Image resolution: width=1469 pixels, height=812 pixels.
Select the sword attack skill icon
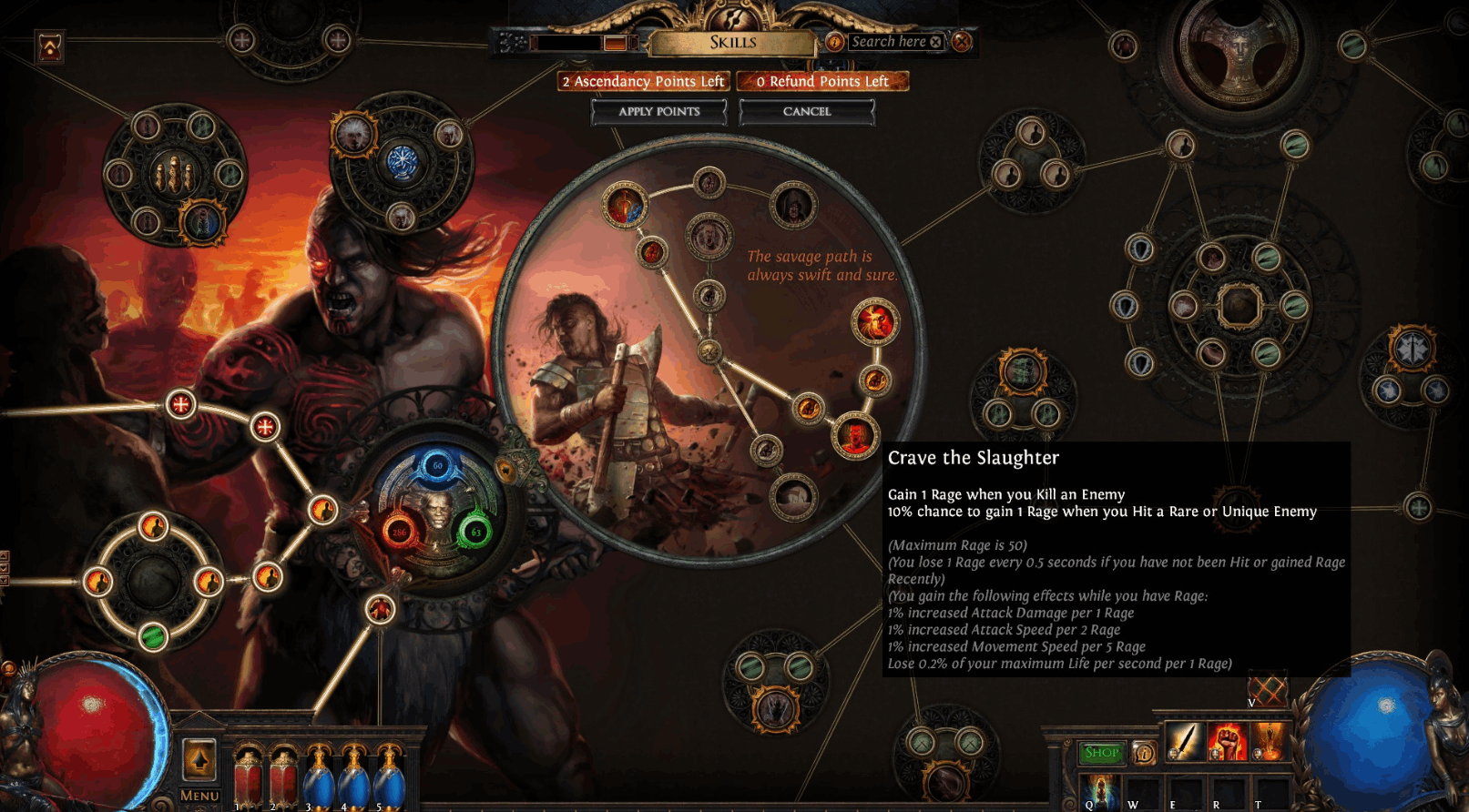[1183, 742]
